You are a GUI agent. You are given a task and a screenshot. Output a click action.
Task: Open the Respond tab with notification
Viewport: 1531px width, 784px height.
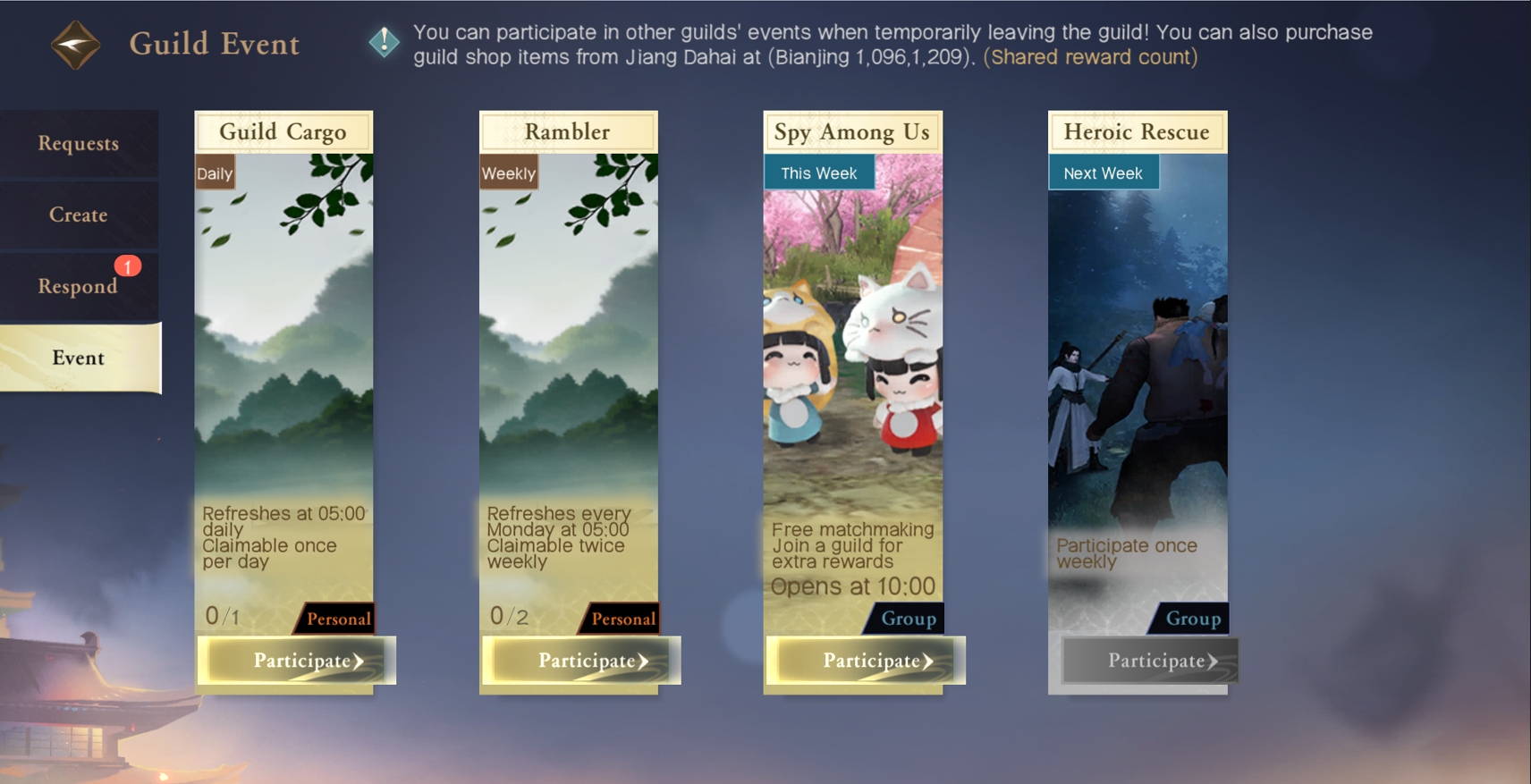coord(79,286)
